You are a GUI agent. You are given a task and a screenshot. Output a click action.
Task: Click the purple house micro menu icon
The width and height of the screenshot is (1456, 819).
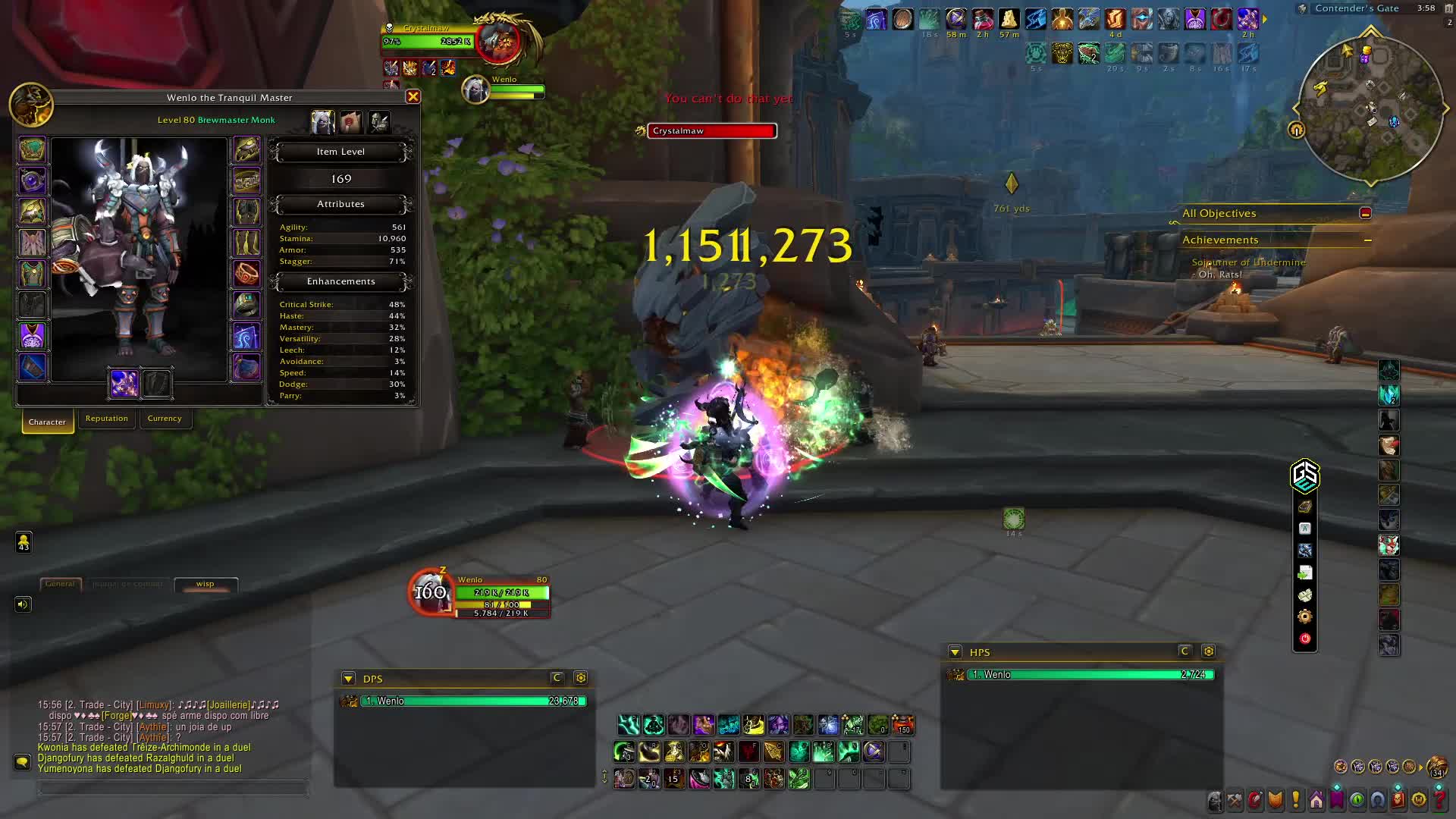pos(1316,800)
